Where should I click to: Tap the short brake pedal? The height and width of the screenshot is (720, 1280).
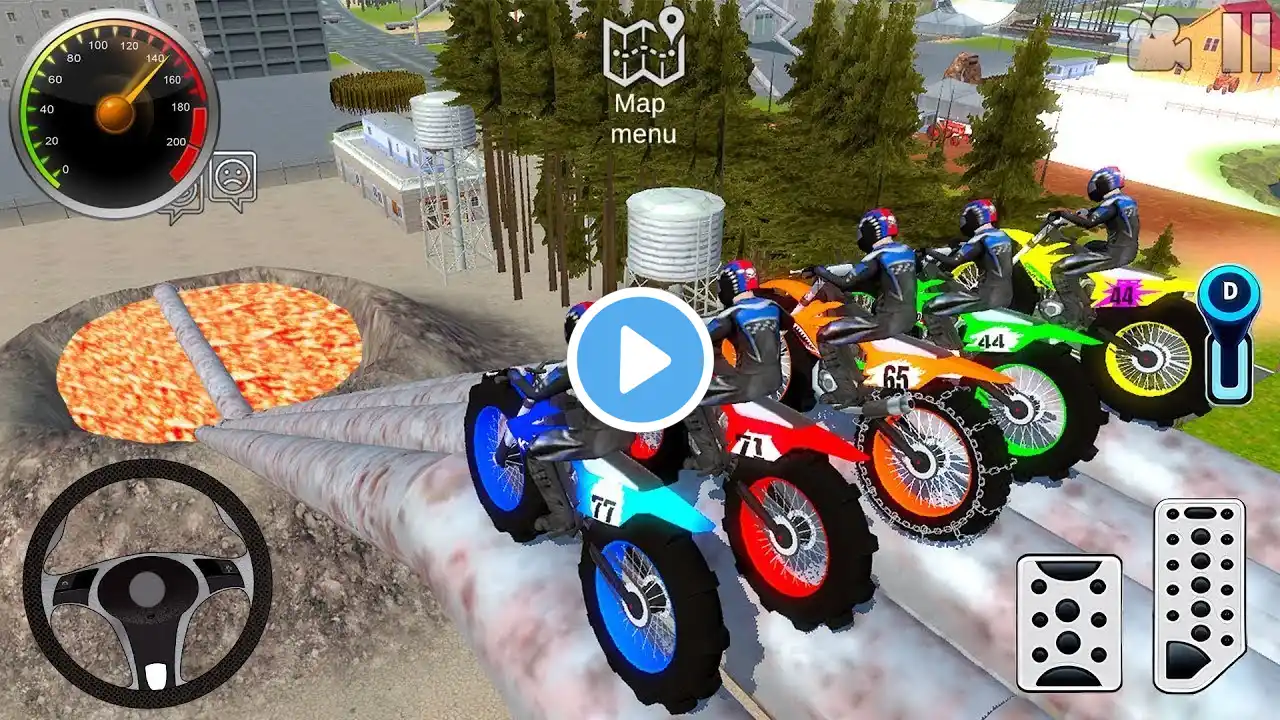[x=1068, y=622]
